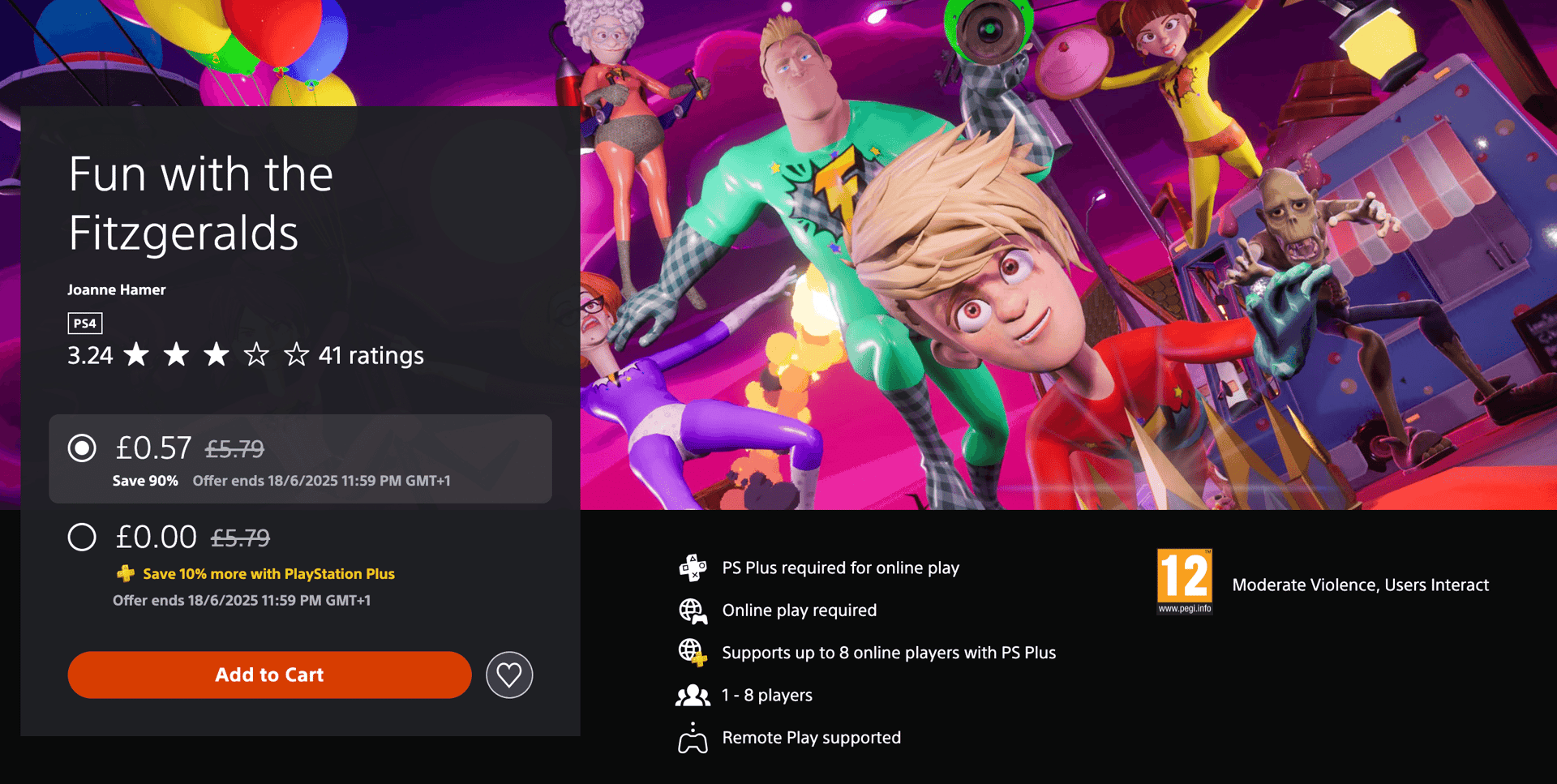Image resolution: width=1557 pixels, height=784 pixels.
Task: Open the 41 ratings details
Action: [371, 355]
